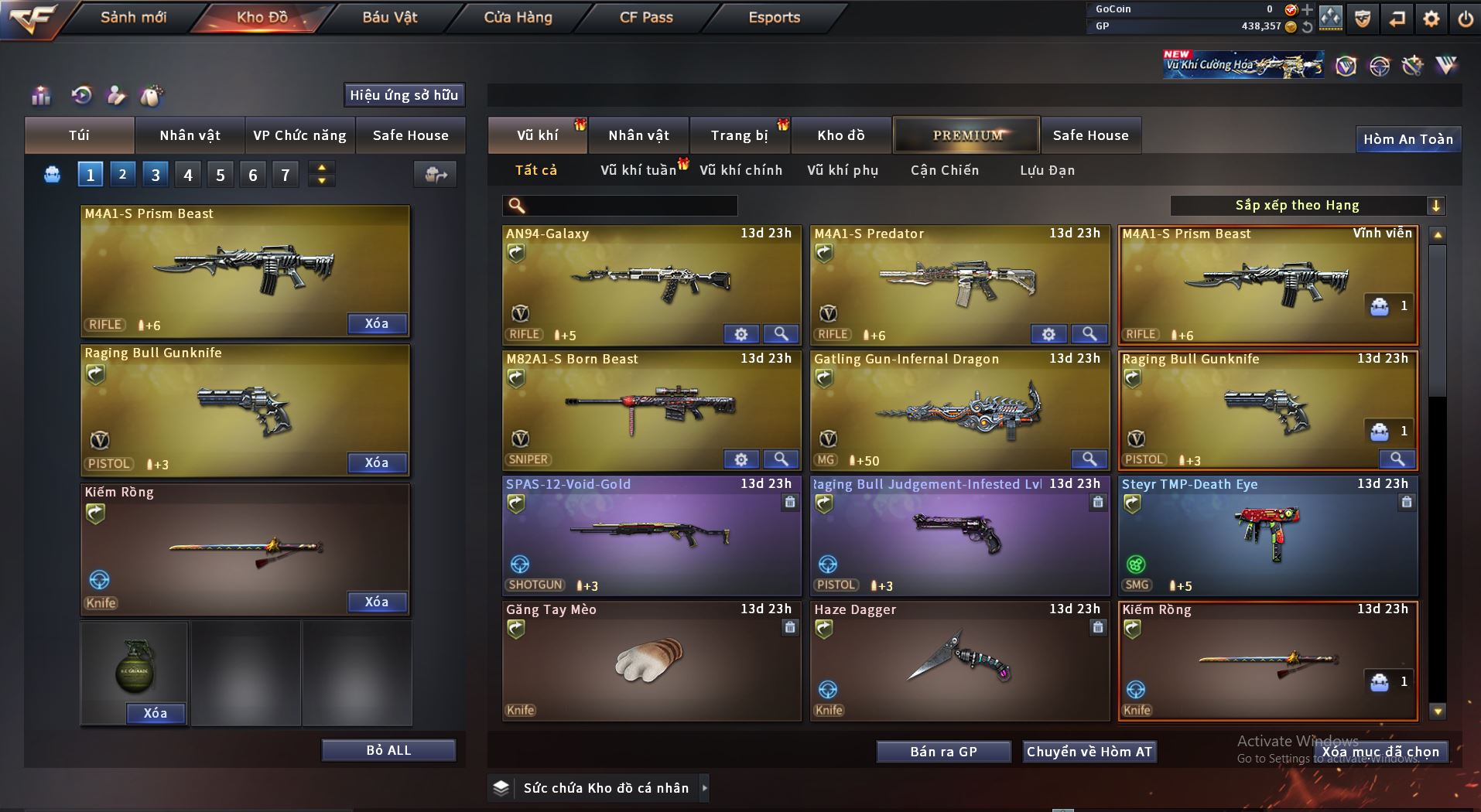1481x812 pixels.
Task: Click the Bán ra GP button
Action: (943, 752)
